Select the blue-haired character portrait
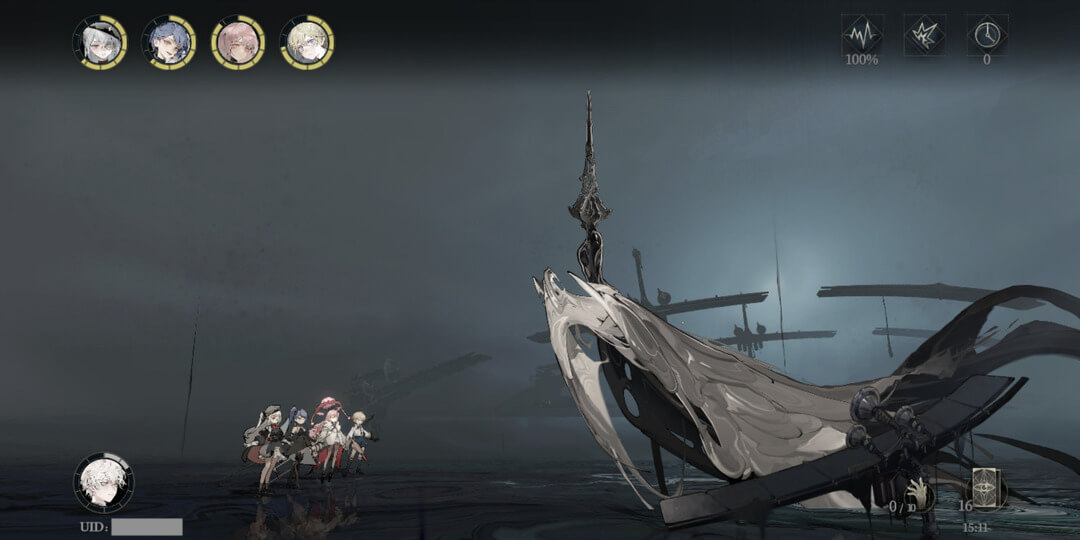This screenshot has width=1080, height=540. pyautogui.click(x=169, y=42)
